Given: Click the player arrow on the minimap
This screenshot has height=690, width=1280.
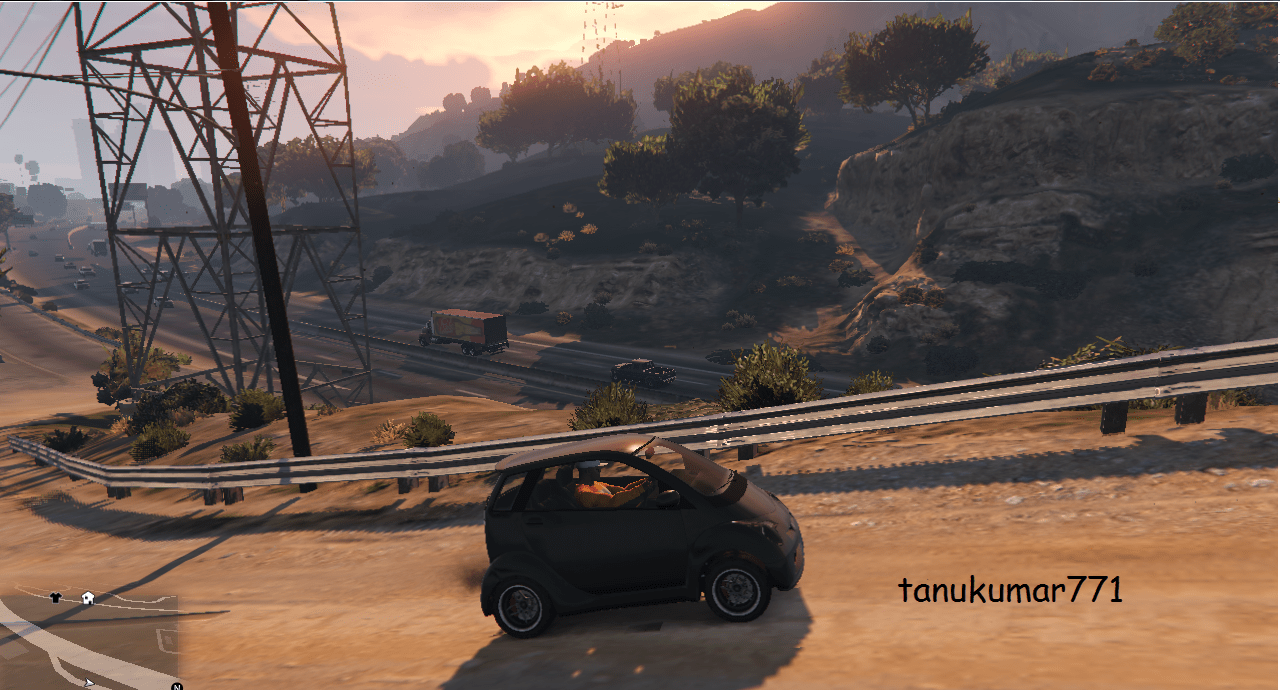Looking at the screenshot, I should [90, 682].
